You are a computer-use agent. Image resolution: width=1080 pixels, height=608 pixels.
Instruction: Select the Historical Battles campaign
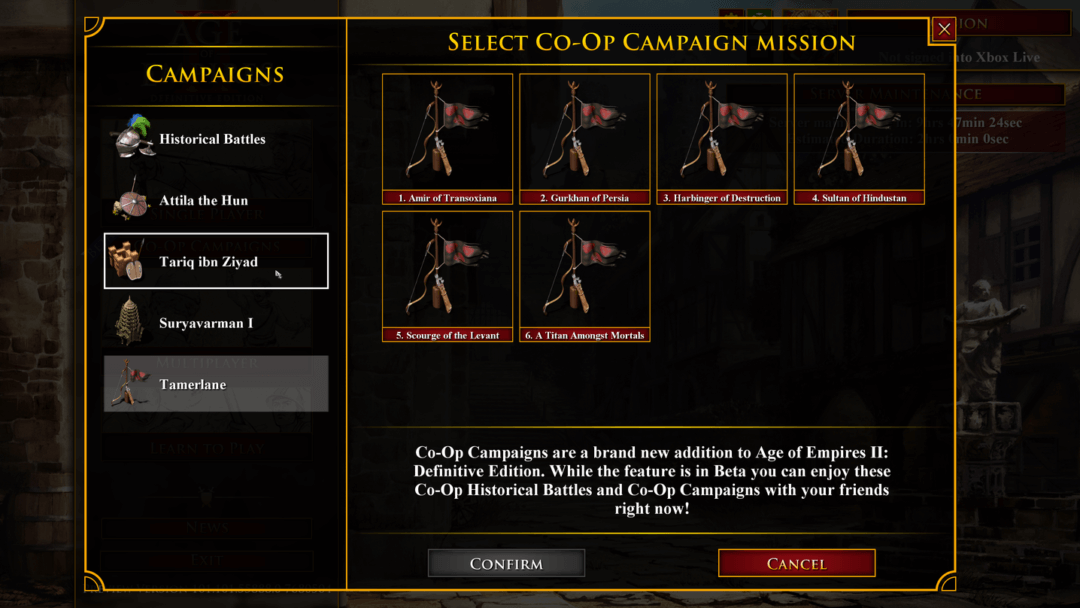coord(215,139)
